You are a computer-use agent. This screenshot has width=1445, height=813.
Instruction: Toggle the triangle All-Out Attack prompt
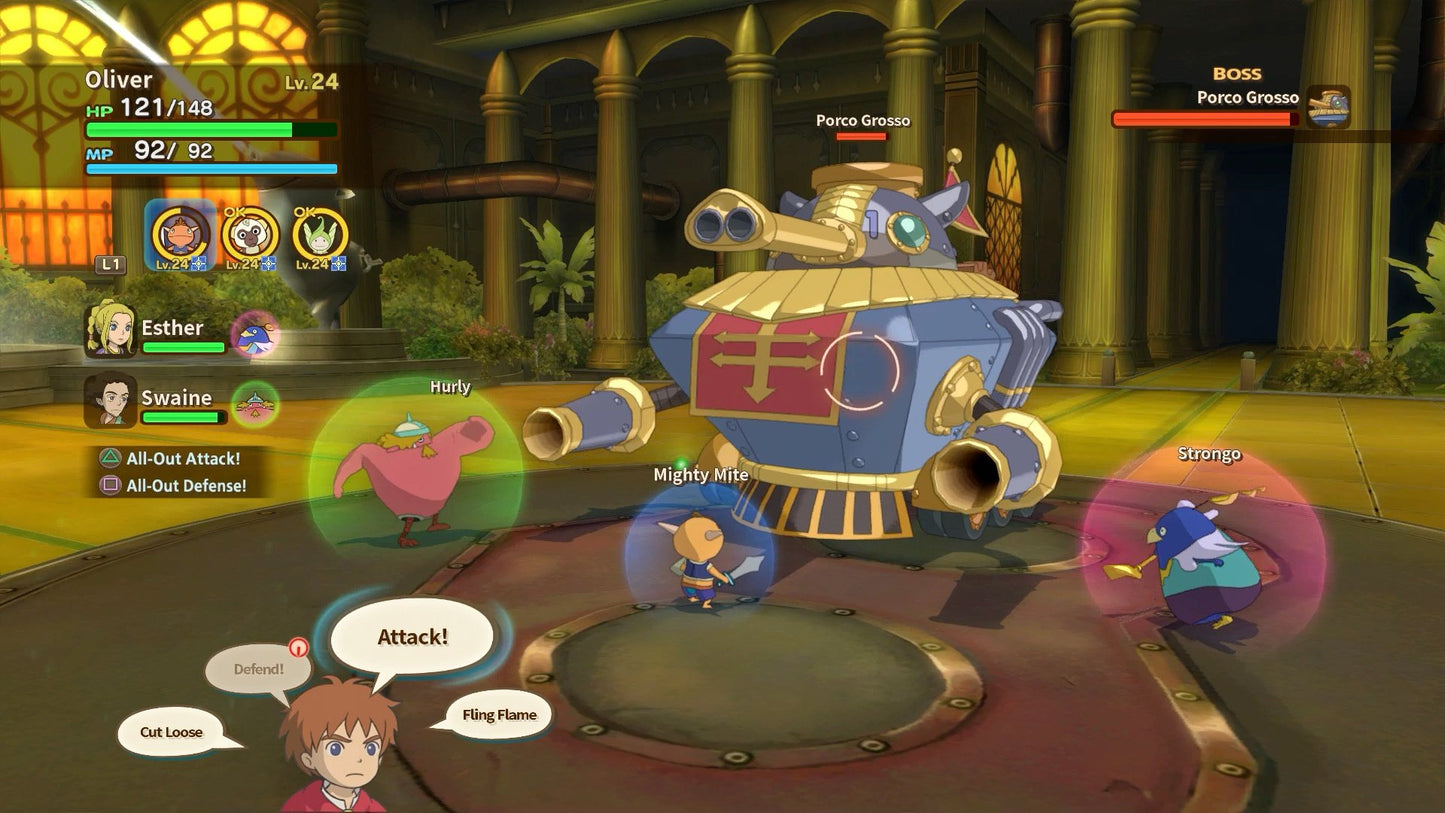(108, 459)
